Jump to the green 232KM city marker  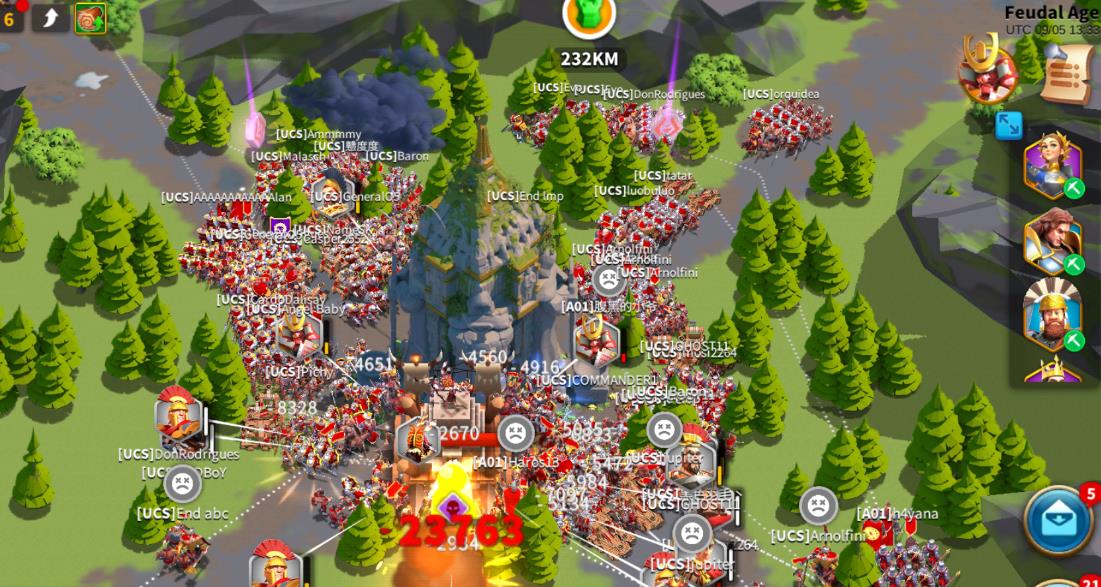pos(588,17)
